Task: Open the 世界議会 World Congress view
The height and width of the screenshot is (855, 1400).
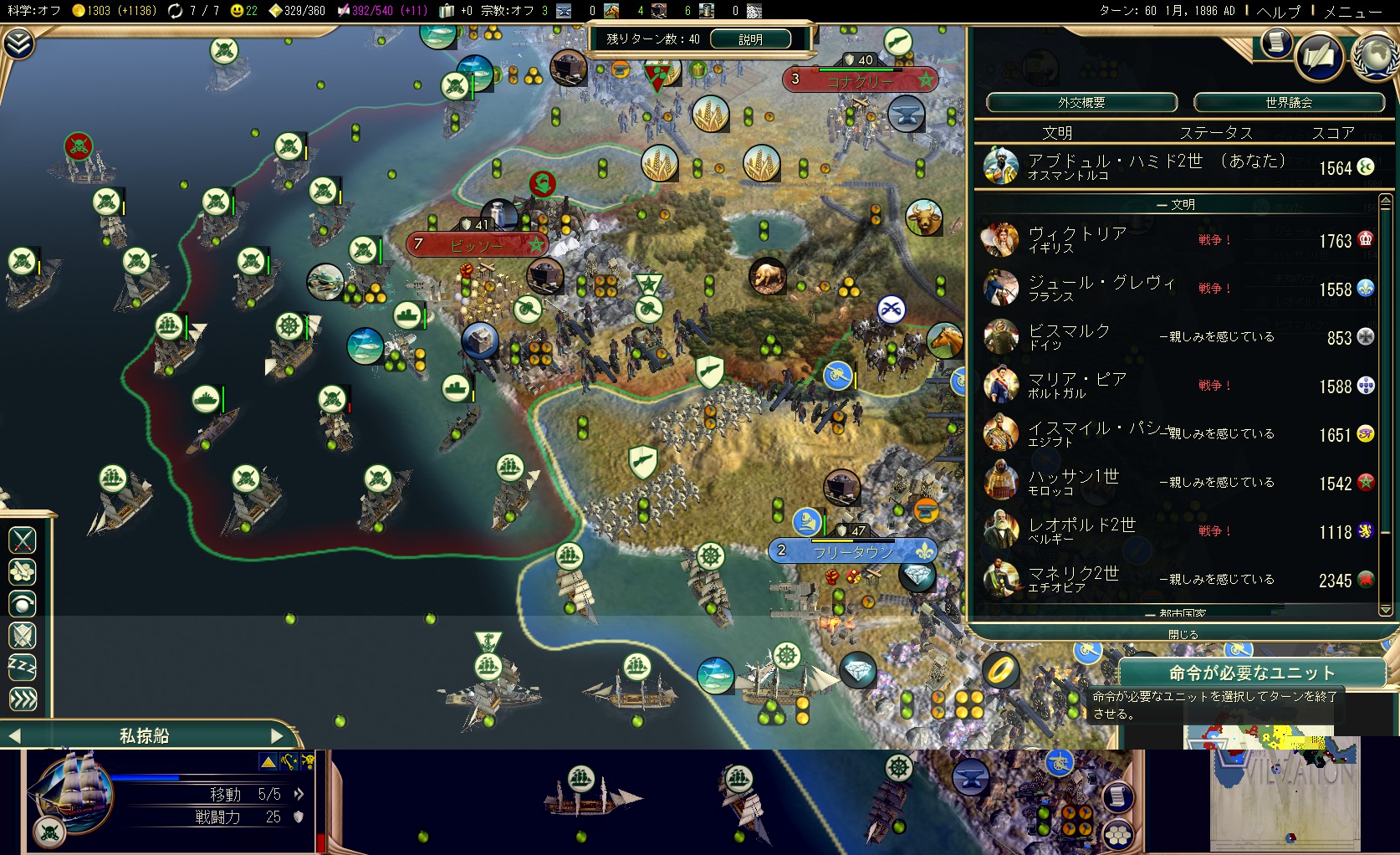Action: click(1288, 103)
